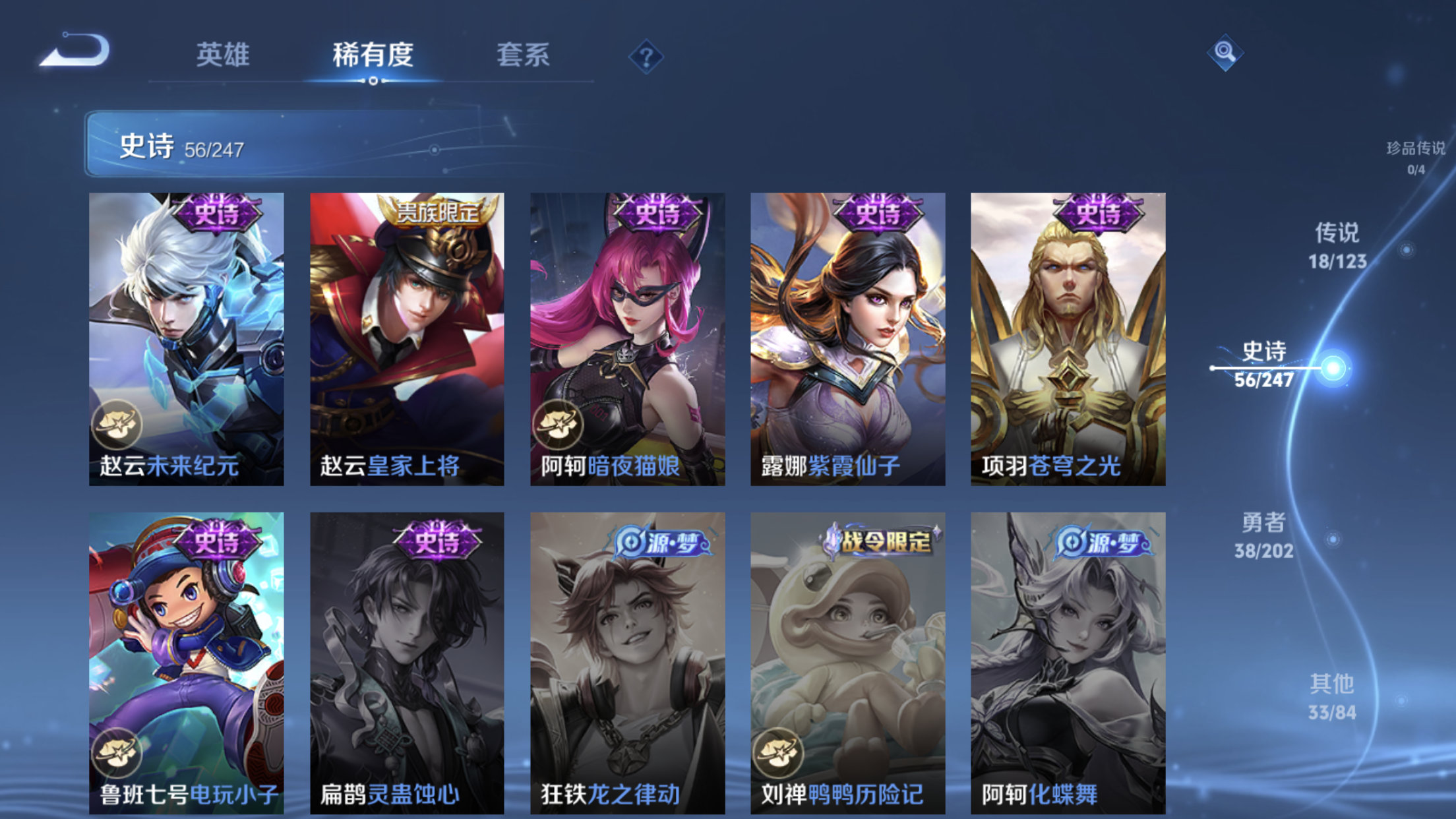Viewport: 1456px width, 819px height.
Task: Select 露娜 紫霞仙子 skin card
Action: [x=847, y=339]
